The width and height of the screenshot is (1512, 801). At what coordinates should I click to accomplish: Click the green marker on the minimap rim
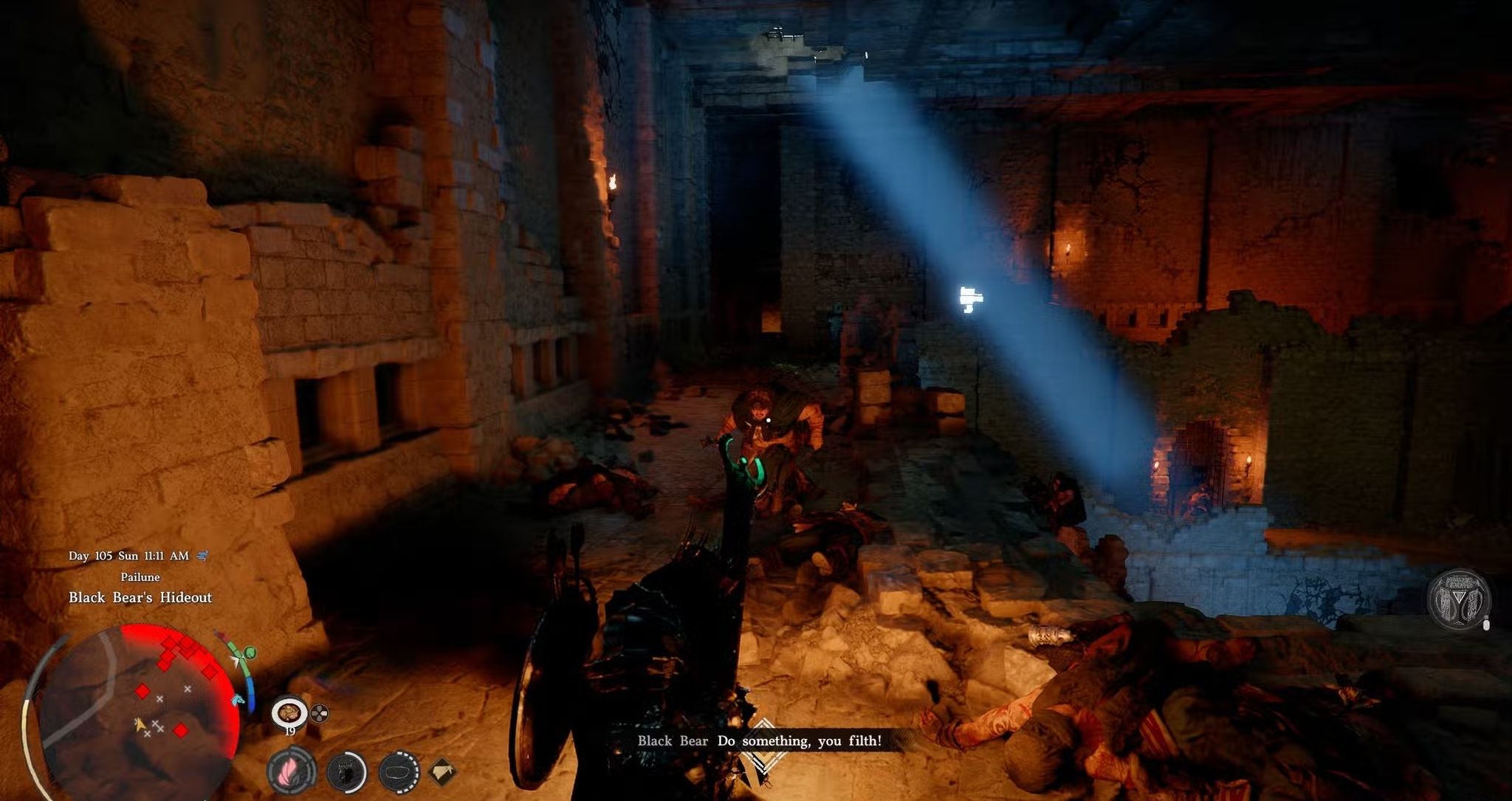click(x=250, y=653)
